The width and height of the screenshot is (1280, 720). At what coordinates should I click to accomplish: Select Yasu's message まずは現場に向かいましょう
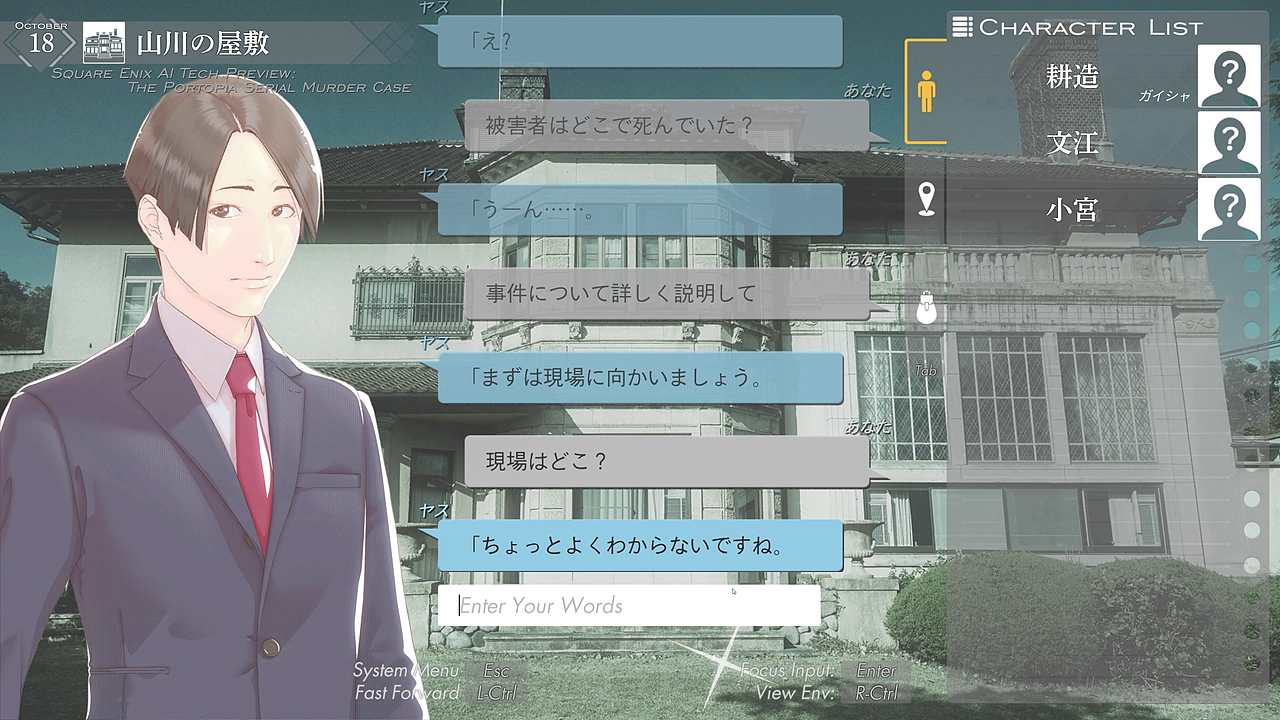click(x=640, y=377)
